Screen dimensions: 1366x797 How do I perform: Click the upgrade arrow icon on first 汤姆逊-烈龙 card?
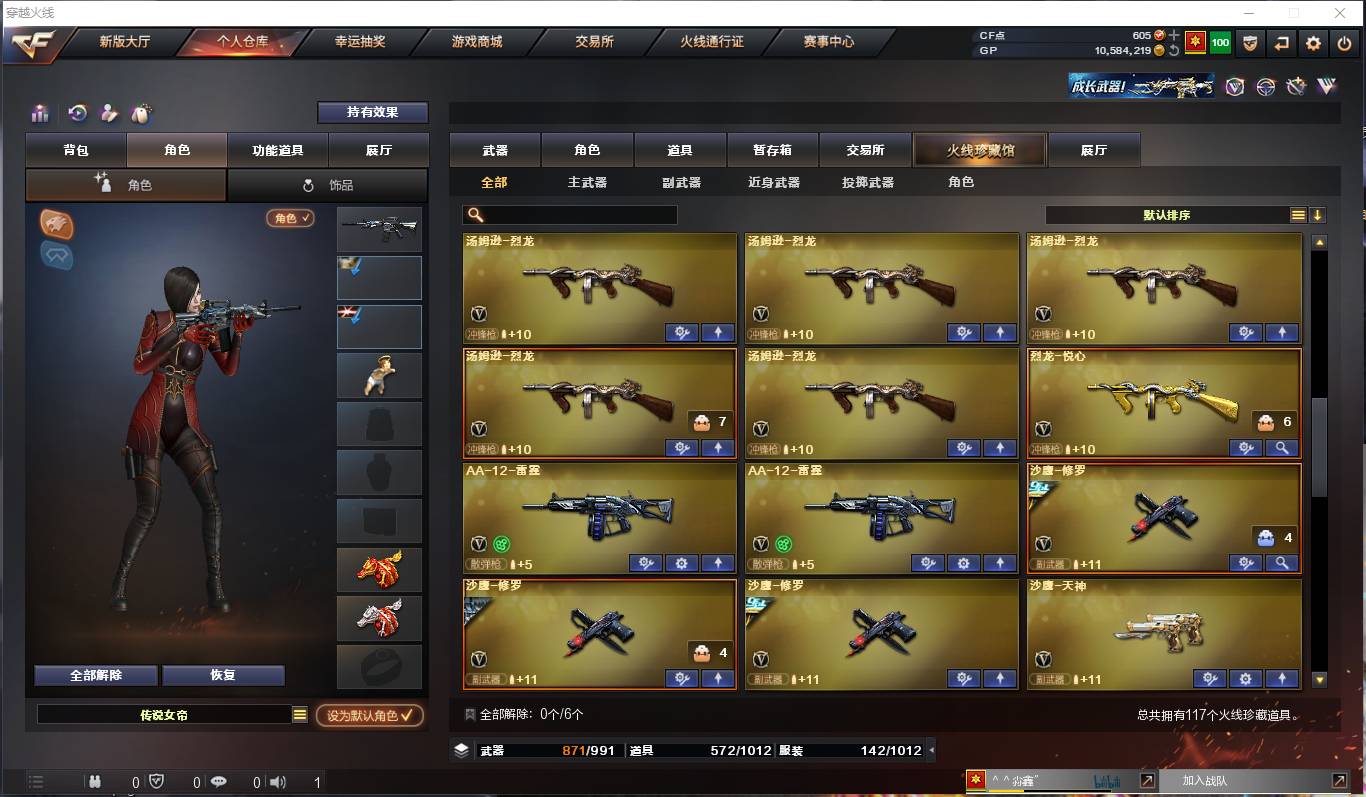[x=717, y=331]
